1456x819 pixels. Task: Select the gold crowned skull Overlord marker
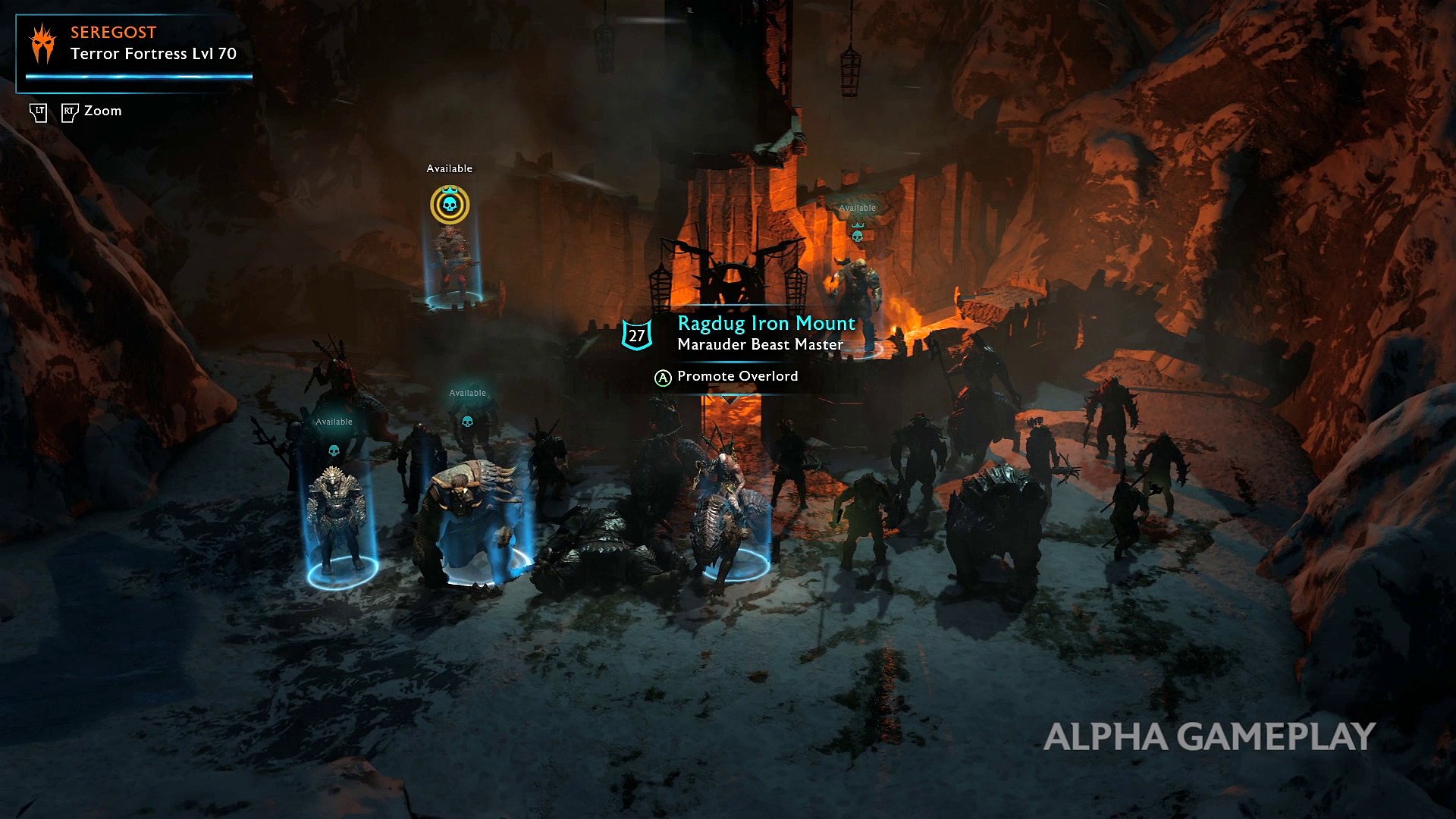[450, 205]
